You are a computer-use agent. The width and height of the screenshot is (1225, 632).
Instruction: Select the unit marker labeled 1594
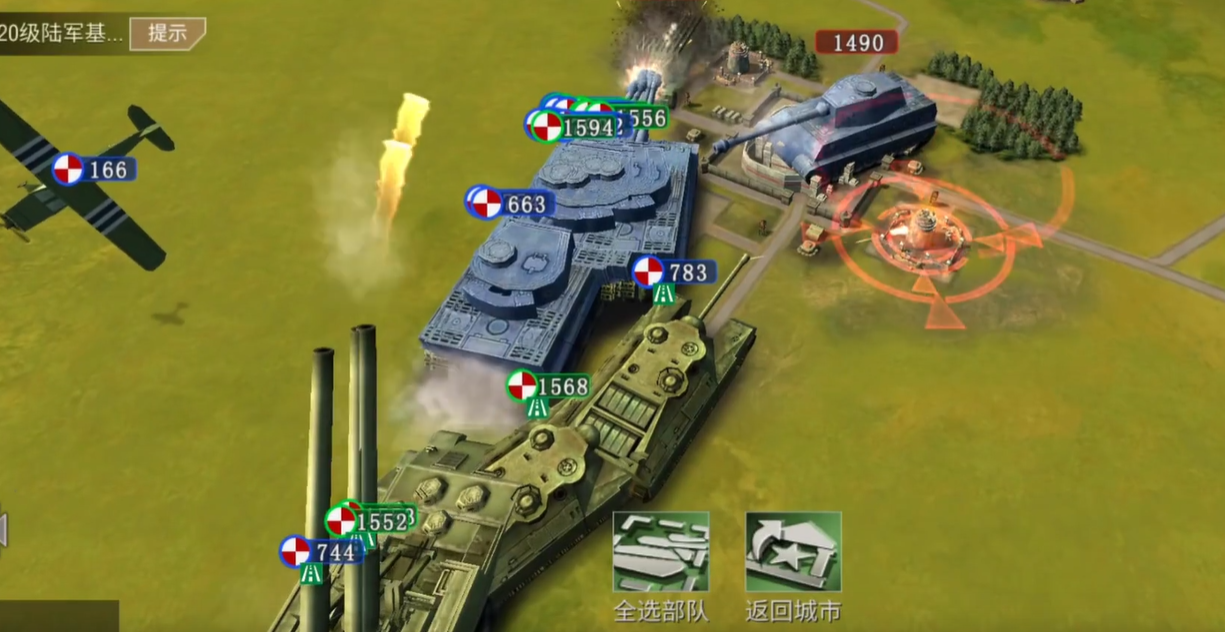point(572,127)
